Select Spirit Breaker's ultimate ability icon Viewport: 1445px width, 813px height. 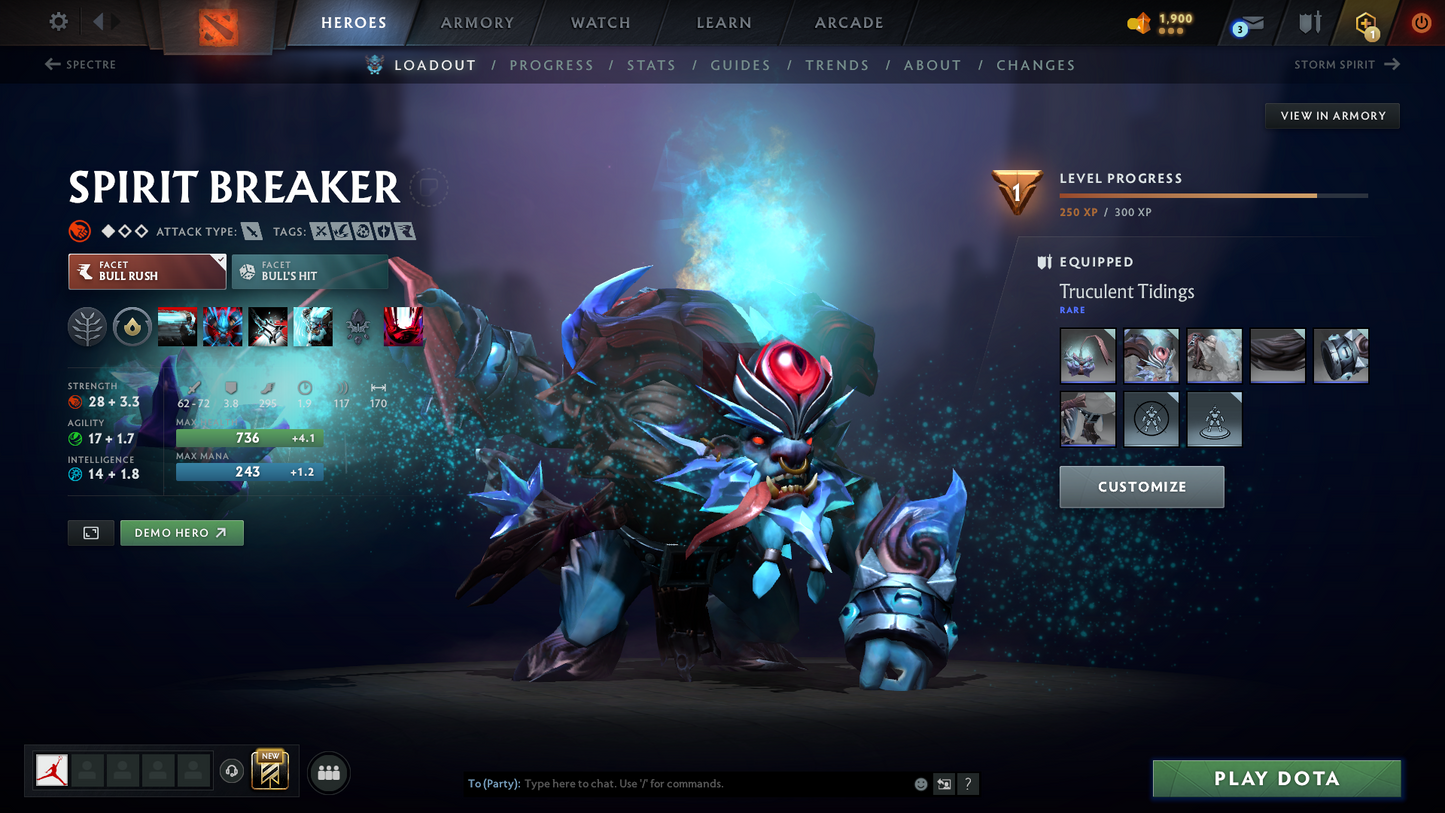(x=404, y=326)
